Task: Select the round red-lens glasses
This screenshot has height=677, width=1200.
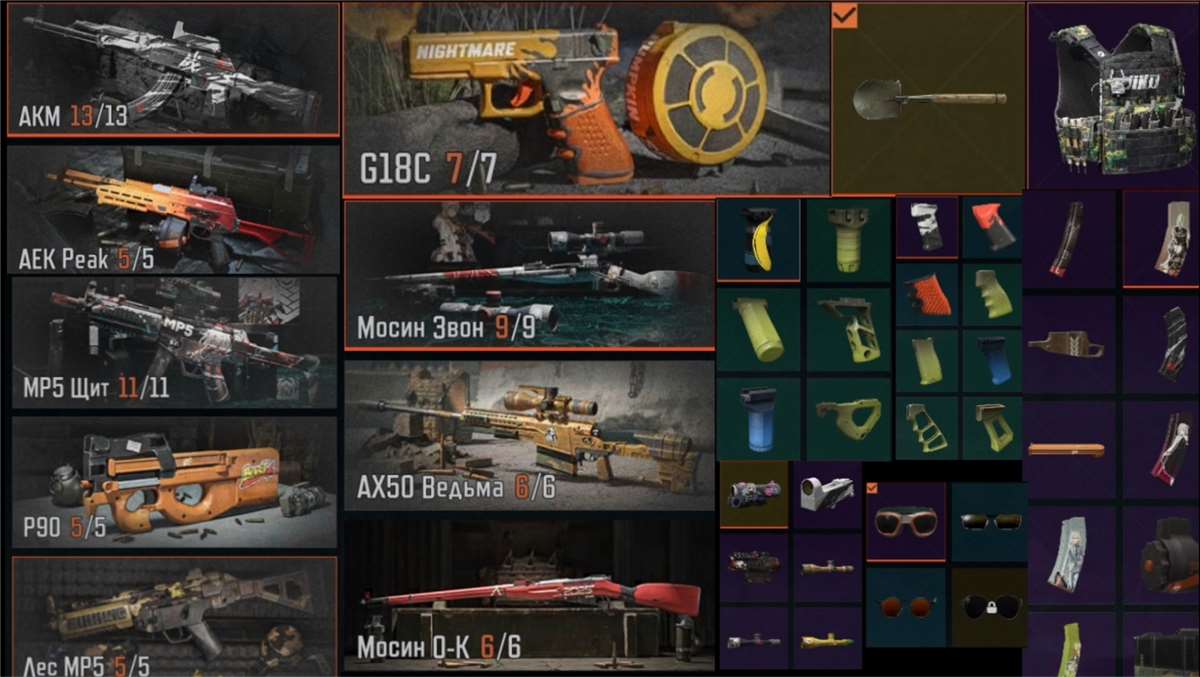Action: coord(906,607)
